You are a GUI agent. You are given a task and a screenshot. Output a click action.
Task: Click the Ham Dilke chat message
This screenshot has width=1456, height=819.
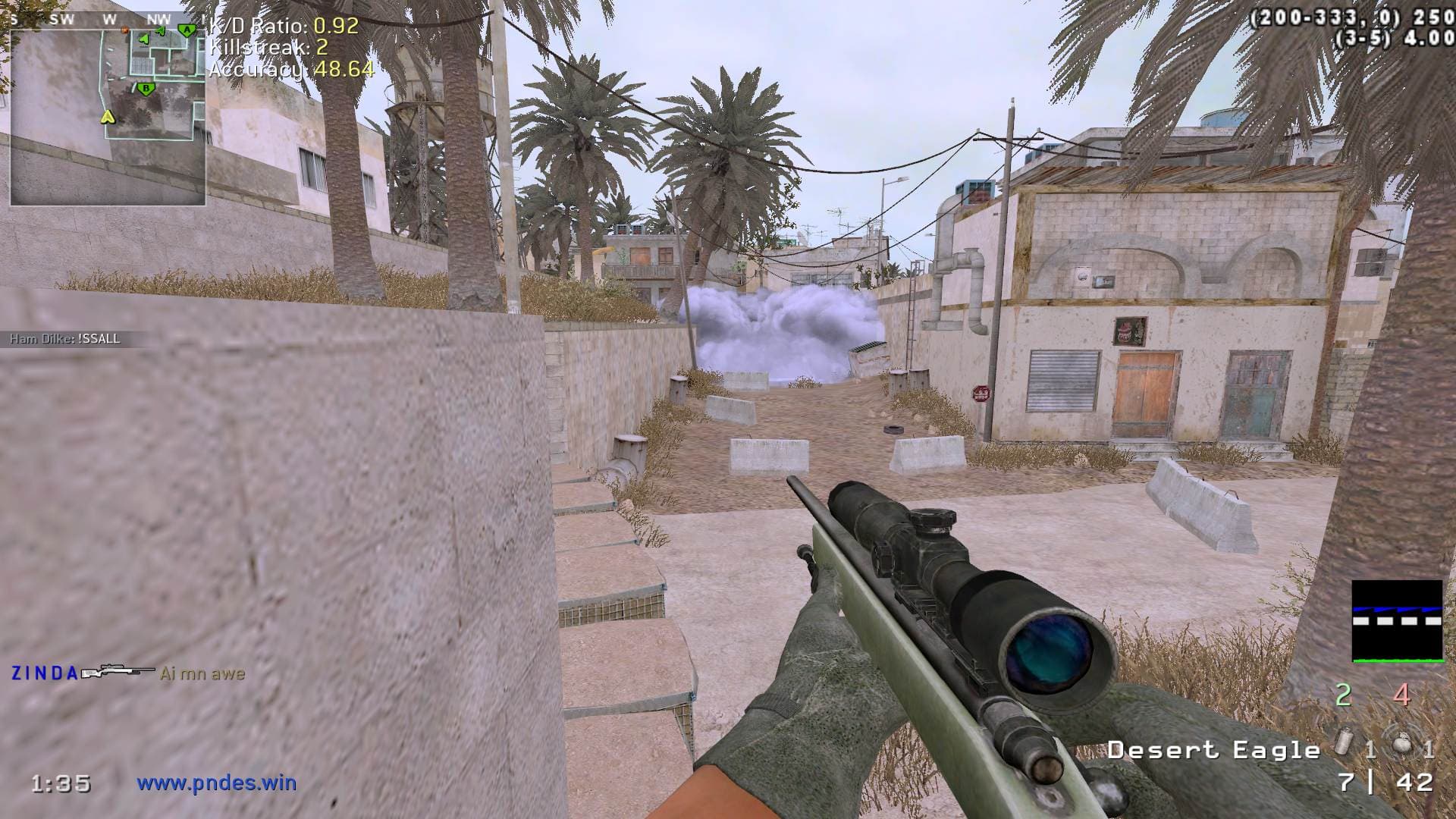pyautogui.click(x=65, y=339)
